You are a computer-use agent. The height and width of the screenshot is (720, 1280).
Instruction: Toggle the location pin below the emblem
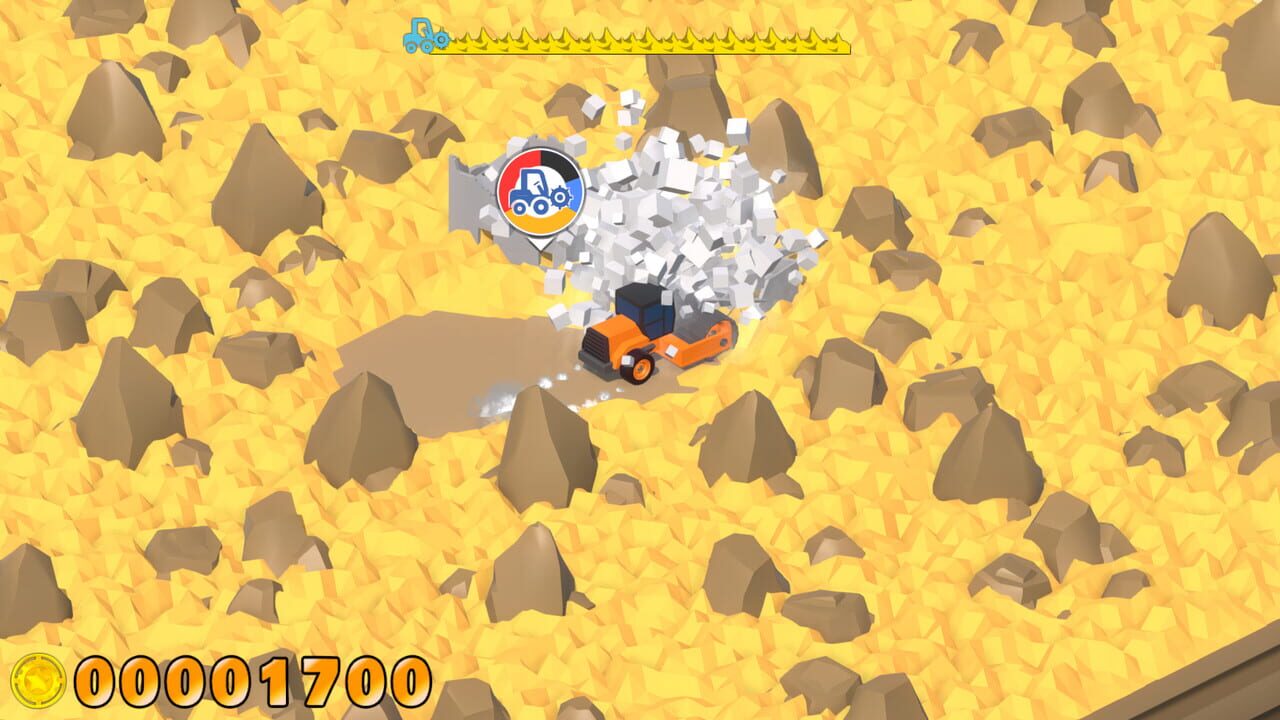pyautogui.click(x=541, y=240)
